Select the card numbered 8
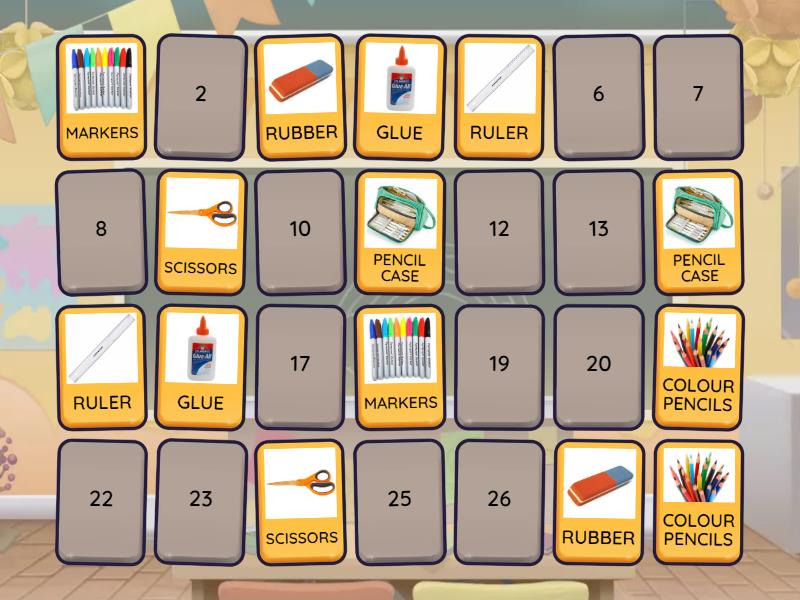This screenshot has height=600, width=800. (101, 229)
